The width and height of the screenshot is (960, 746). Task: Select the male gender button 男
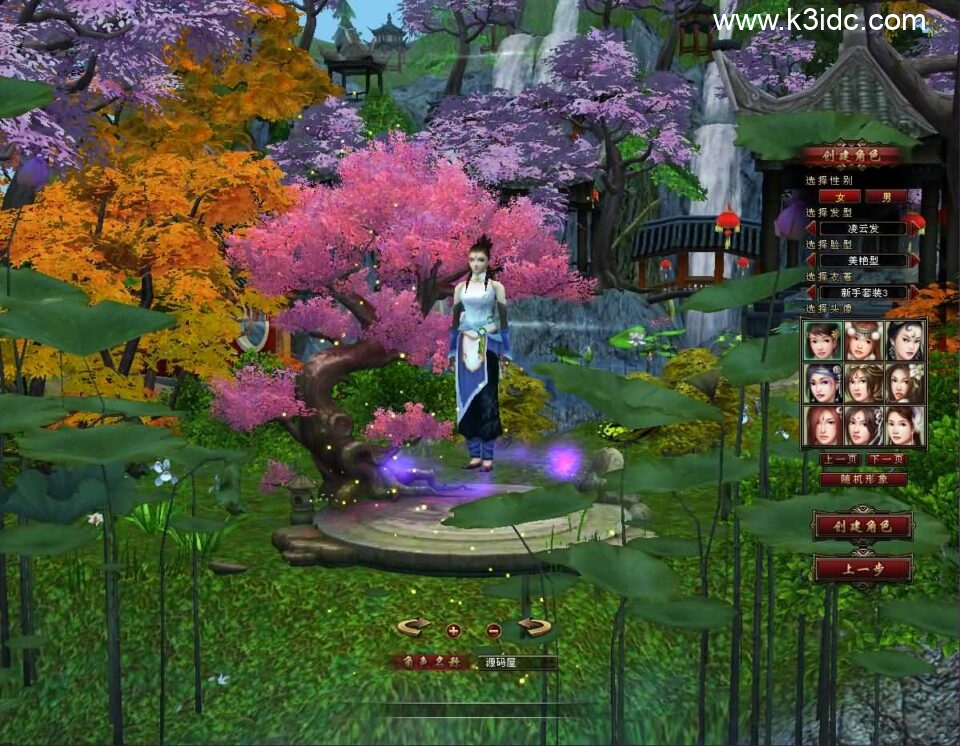[x=886, y=197]
